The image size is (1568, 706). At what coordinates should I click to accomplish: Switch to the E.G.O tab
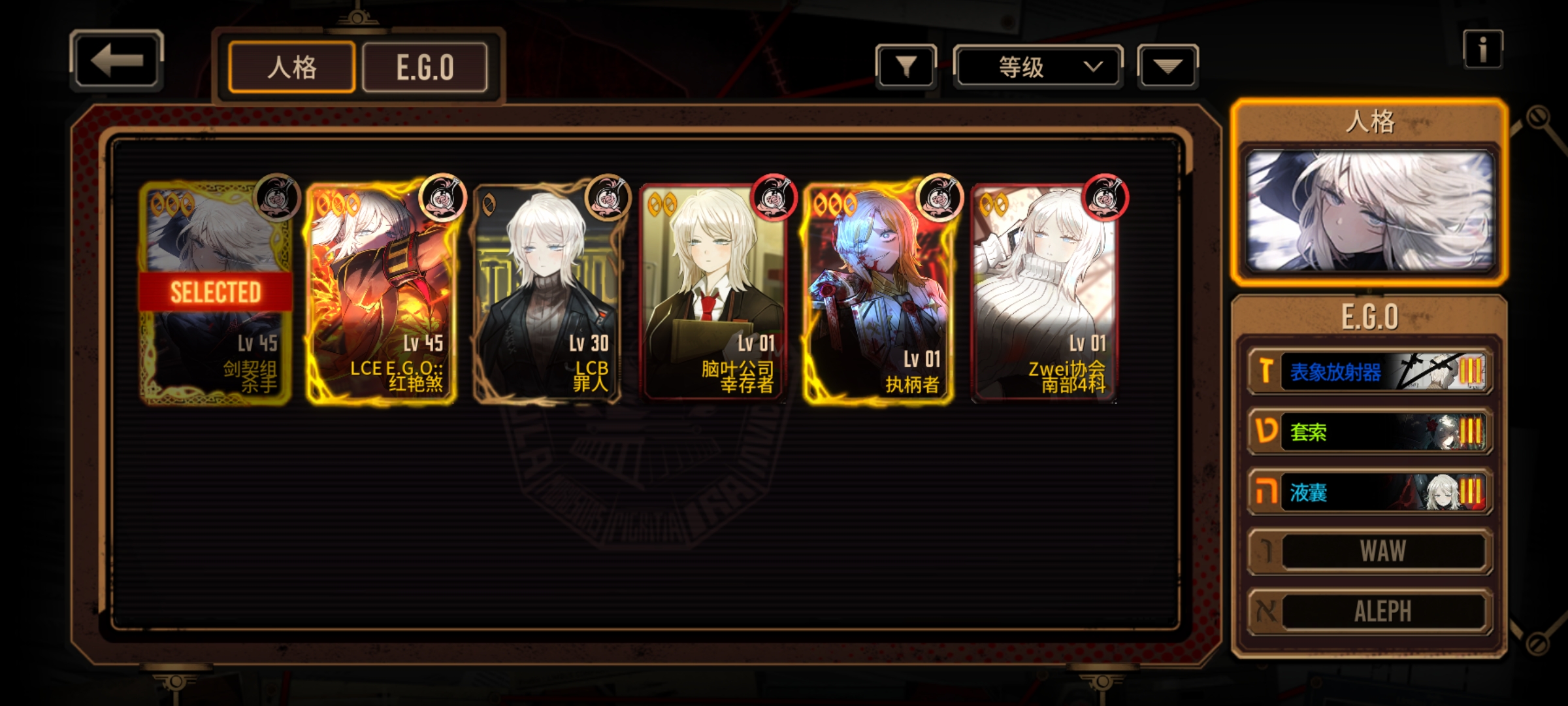pos(425,67)
